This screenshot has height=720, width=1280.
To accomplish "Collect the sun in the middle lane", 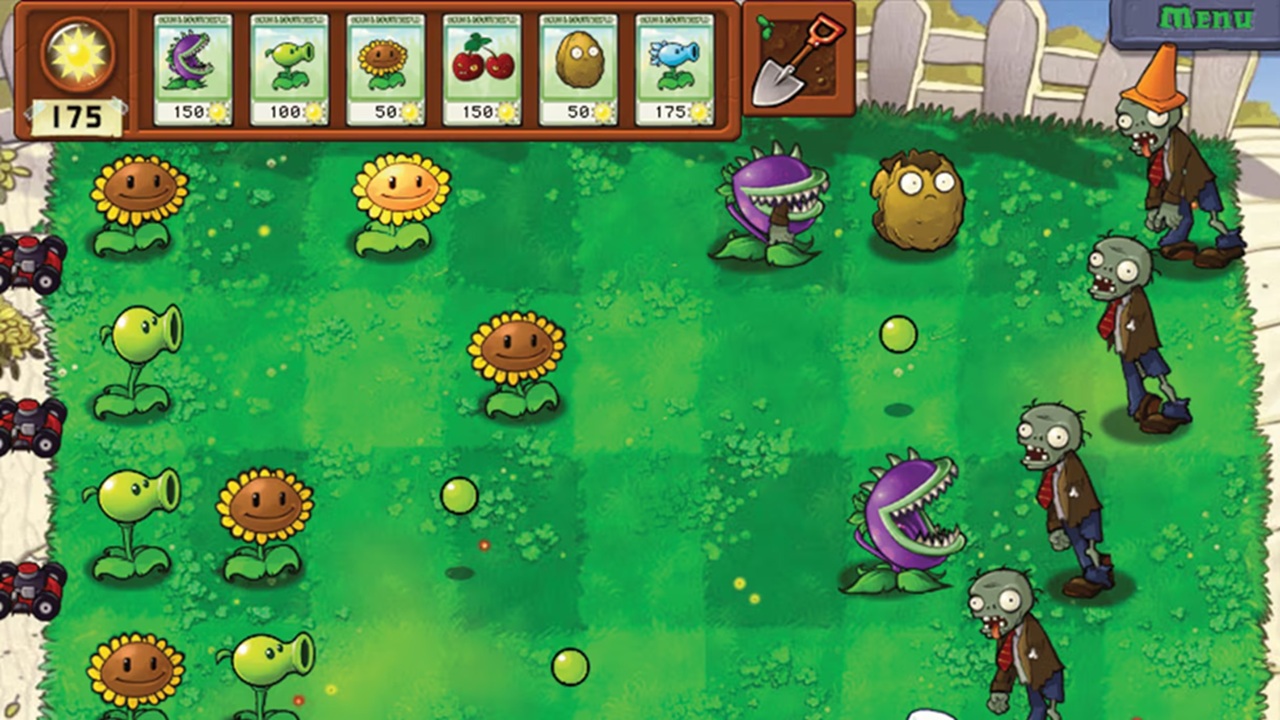I will (461, 497).
